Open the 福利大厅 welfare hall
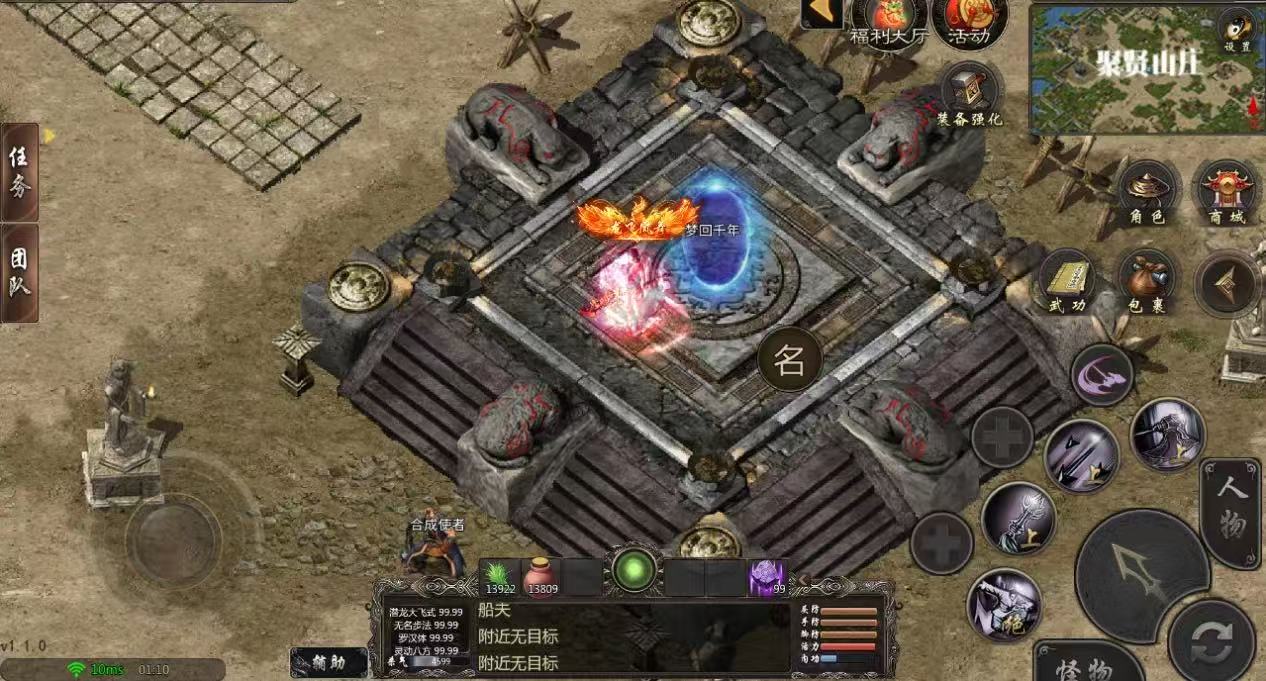Viewport: 1266px width, 681px height. 888,22
